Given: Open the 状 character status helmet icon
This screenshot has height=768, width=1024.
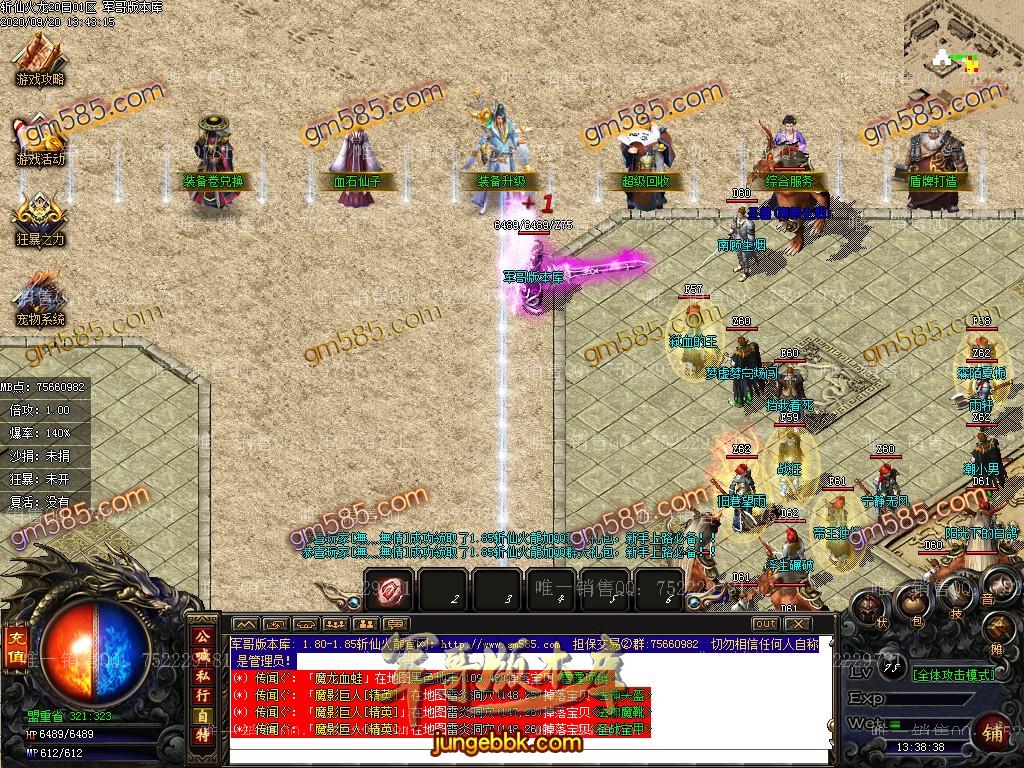Looking at the screenshot, I should click(871, 608).
